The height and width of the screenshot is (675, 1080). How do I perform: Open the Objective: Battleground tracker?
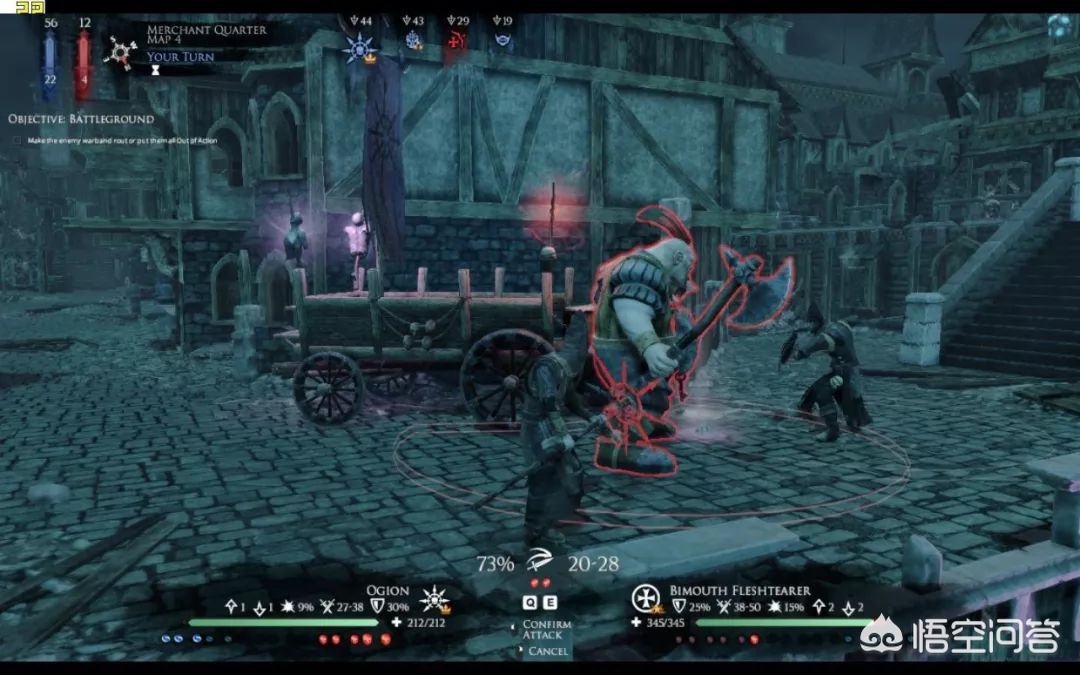pyautogui.click(x=81, y=119)
